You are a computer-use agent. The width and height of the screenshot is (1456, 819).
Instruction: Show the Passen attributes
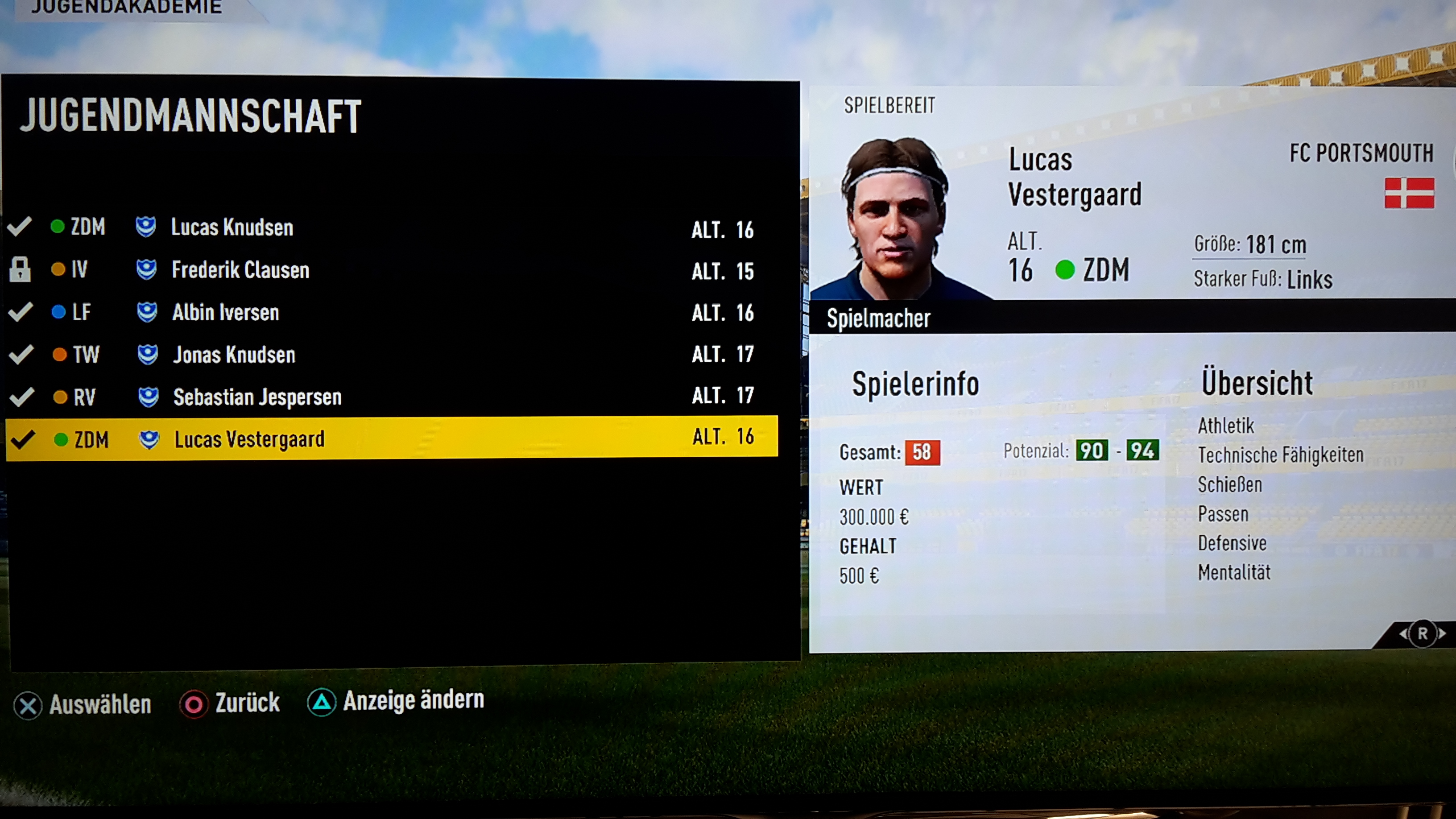tap(1223, 514)
